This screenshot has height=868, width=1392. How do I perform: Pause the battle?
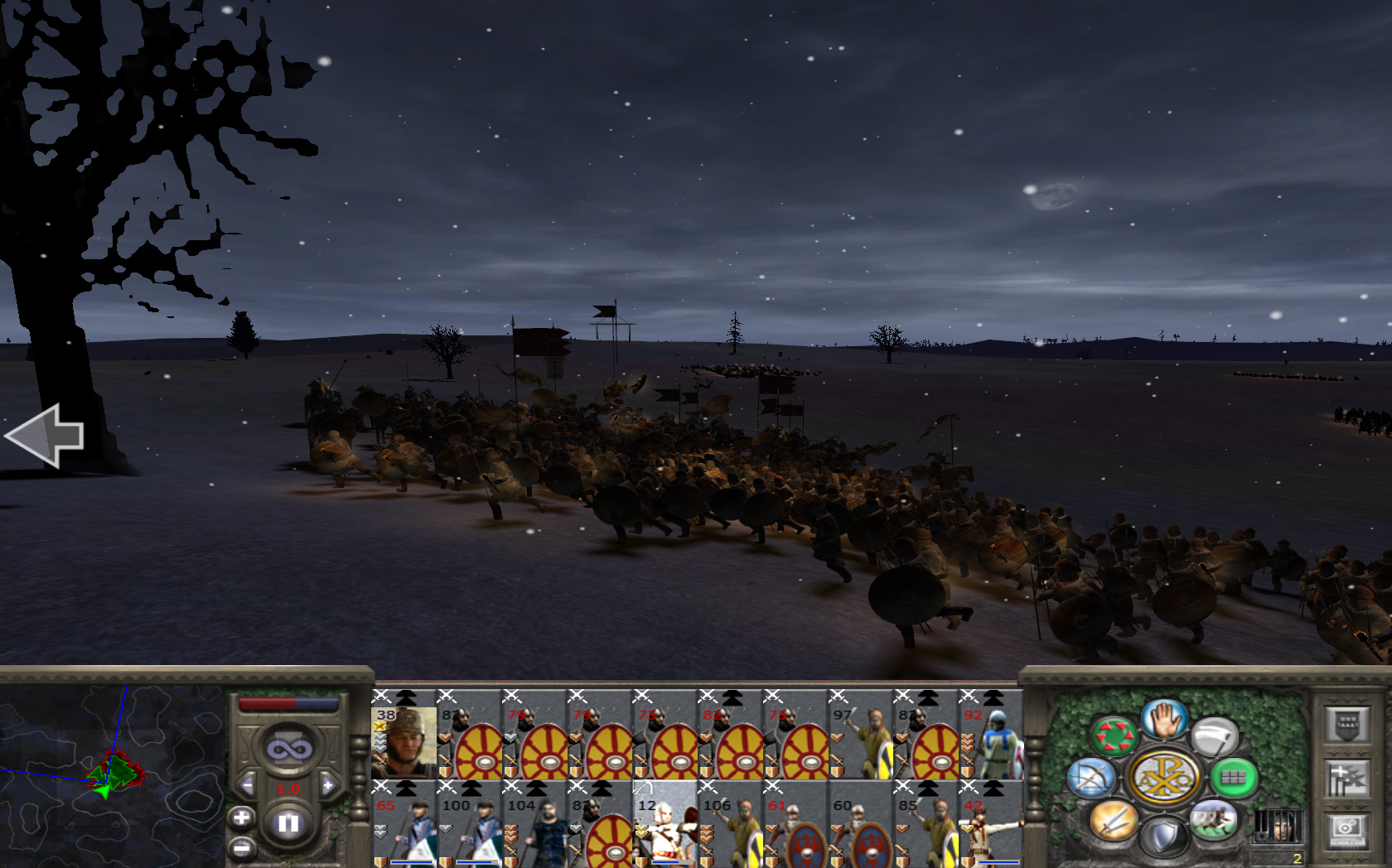coord(288,823)
